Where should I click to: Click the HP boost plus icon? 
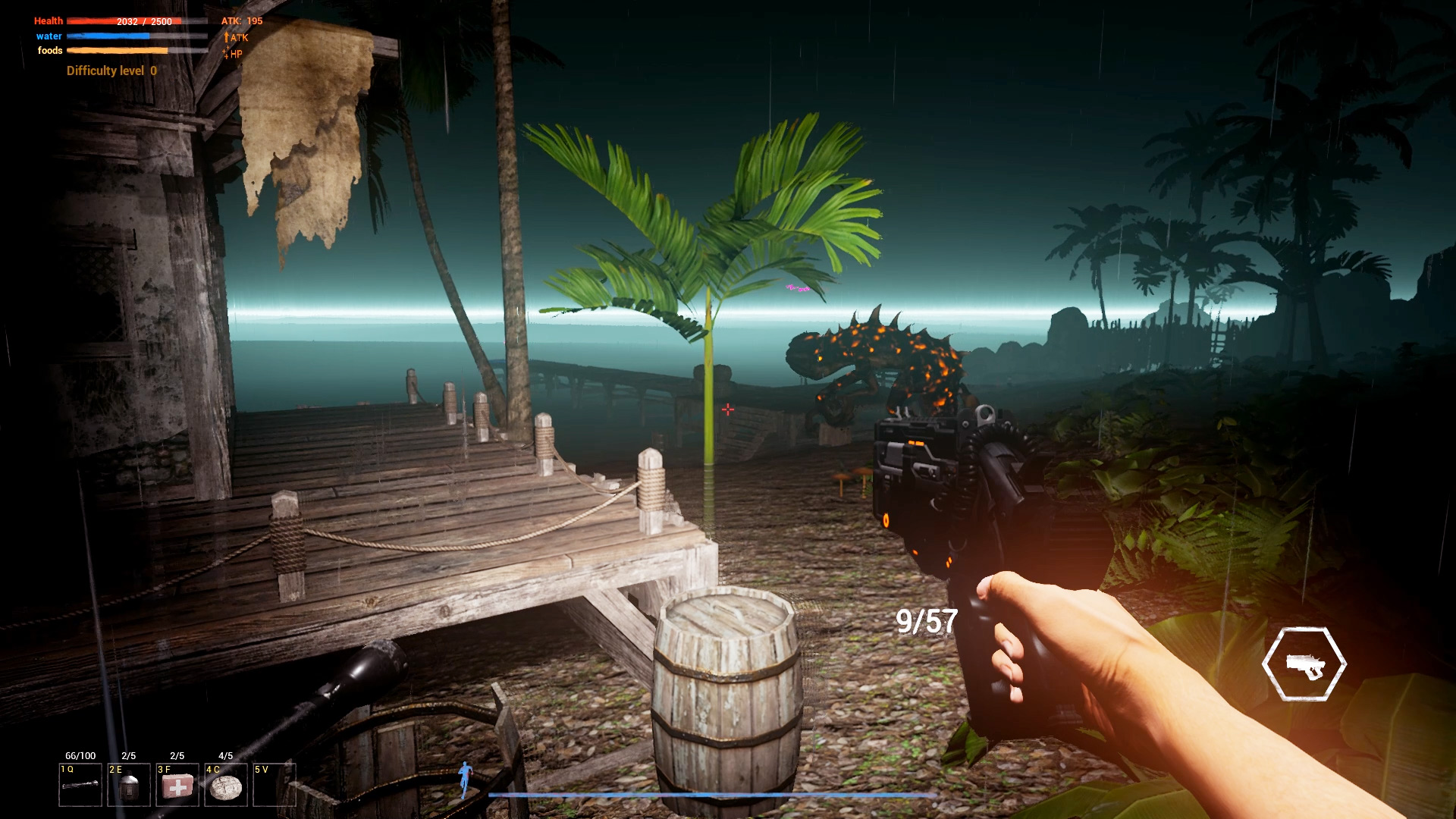pyautogui.click(x=226, y=53)
